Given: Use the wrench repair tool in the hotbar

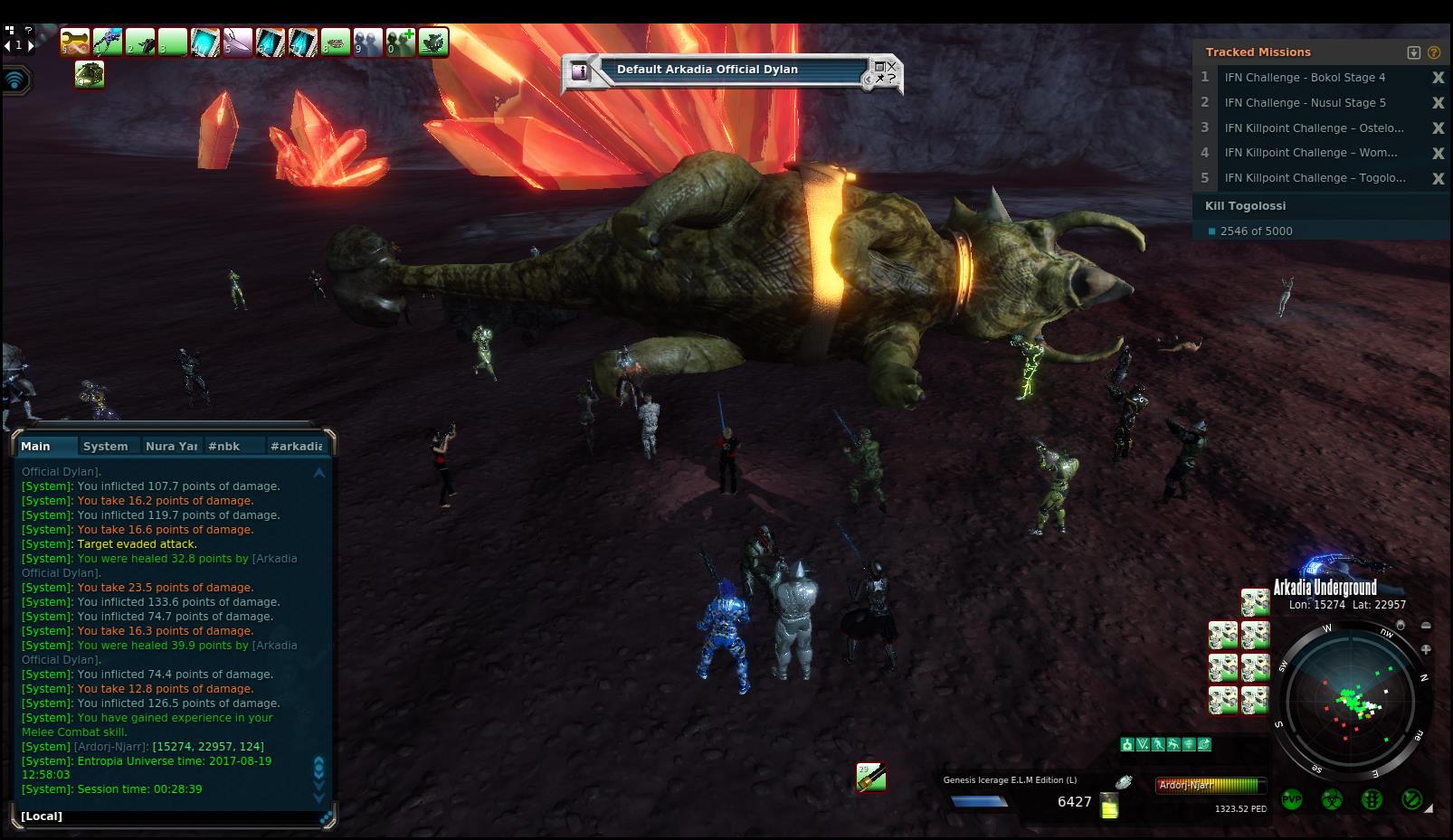Looking at the screenshot, I should pyautogui.click(x=75, y=42).
